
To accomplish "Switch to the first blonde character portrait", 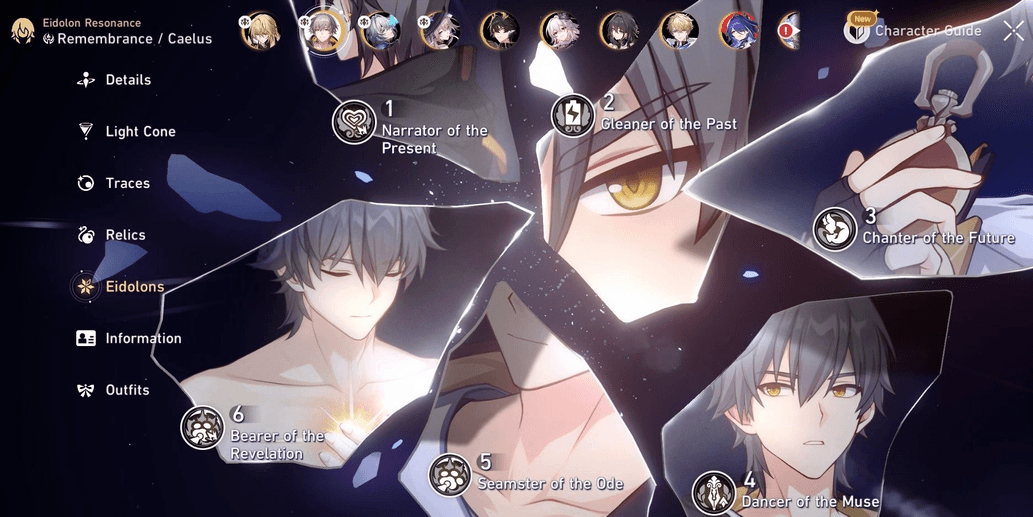I will (x=260, y=31).
